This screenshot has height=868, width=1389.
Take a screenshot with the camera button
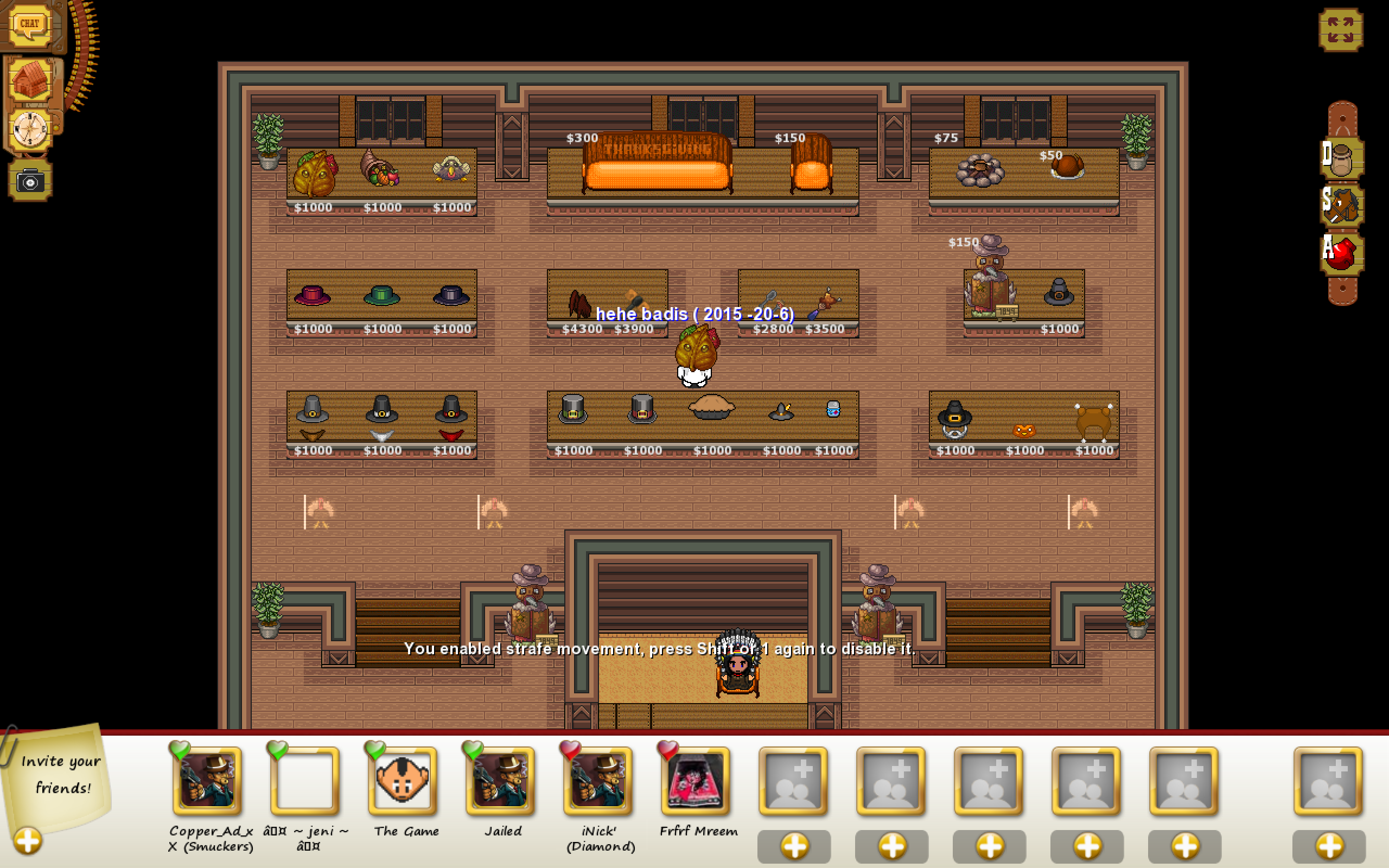click(x=30, y=181)
